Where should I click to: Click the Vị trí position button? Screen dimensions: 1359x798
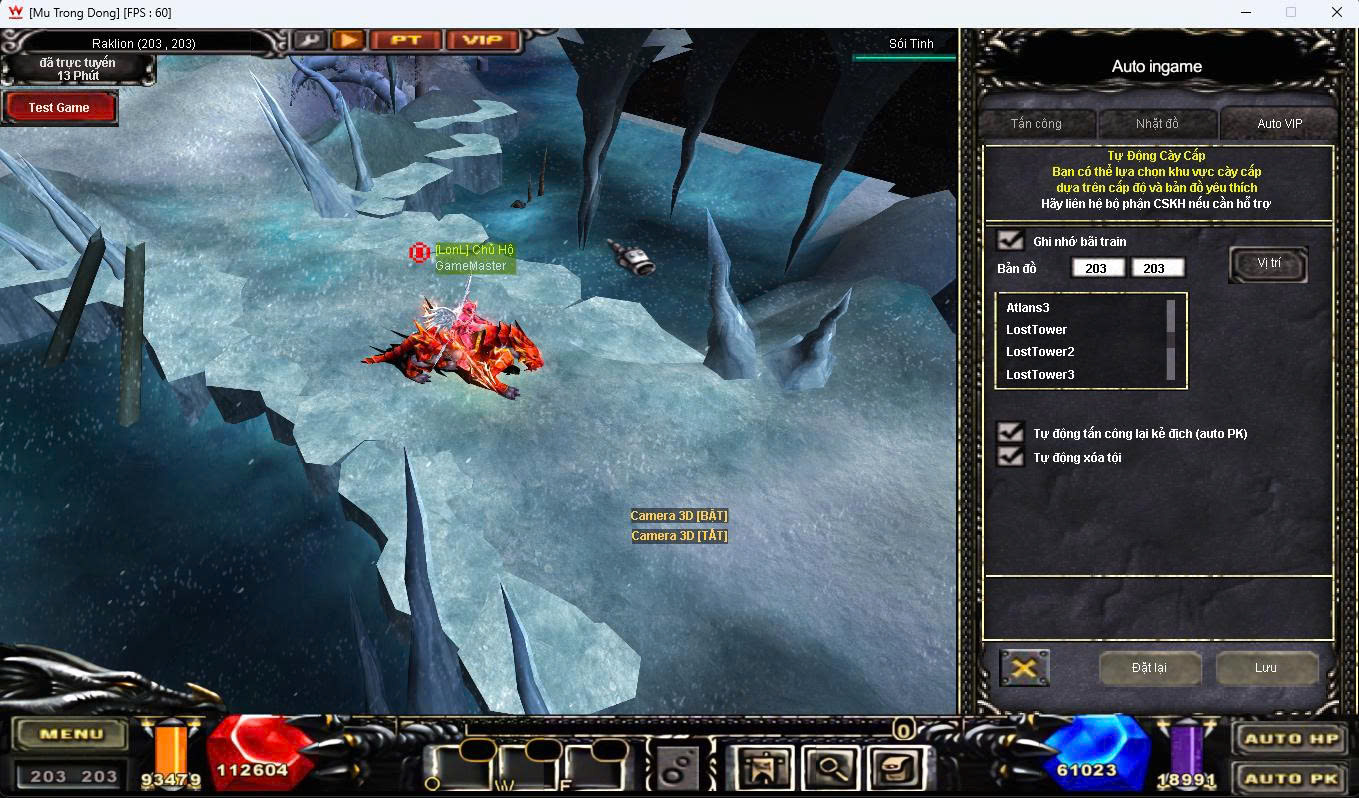(x=1268, y=263)
